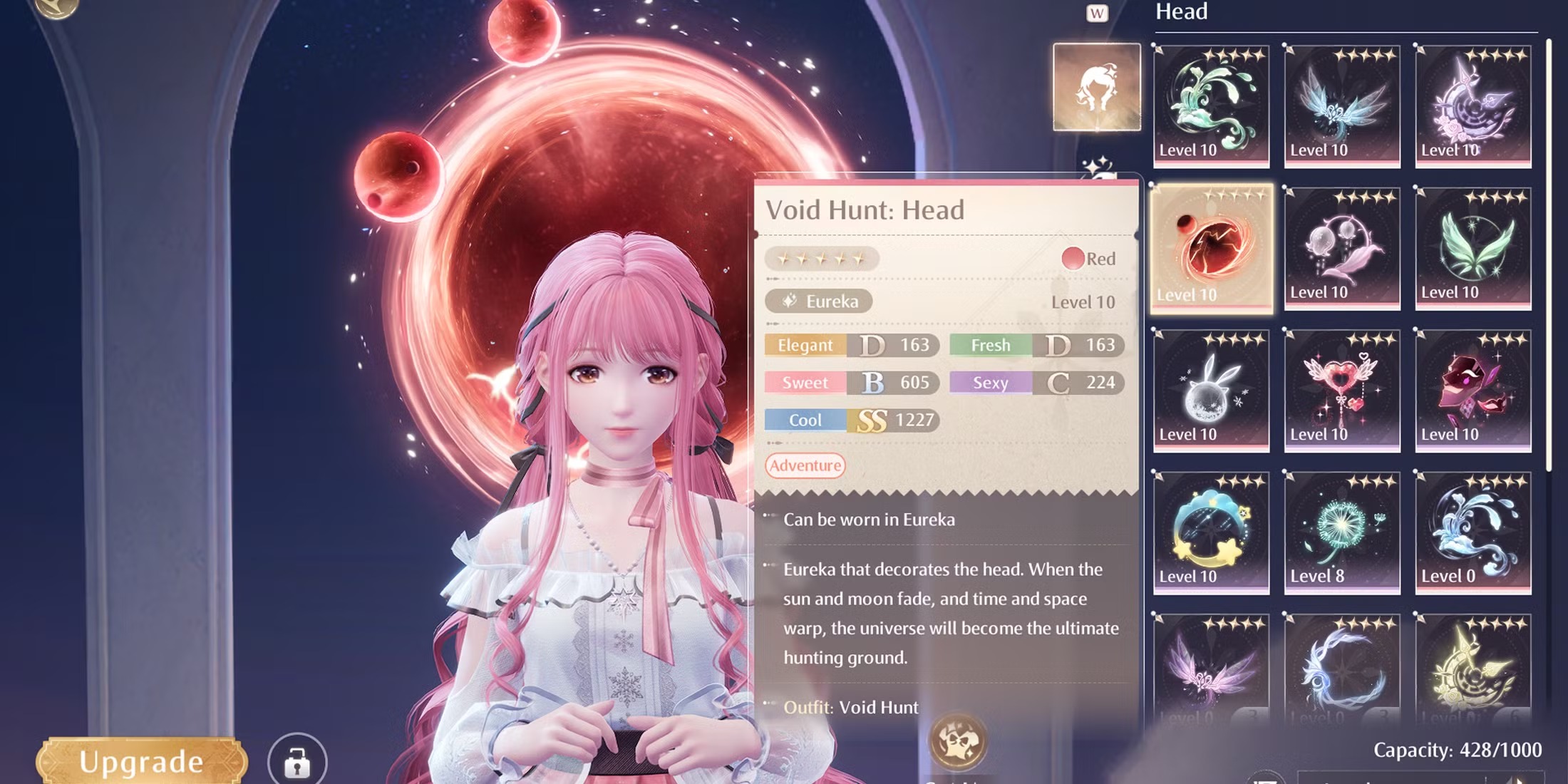
Task: Click the Adventure tag in tooltip
Action: pyautogui.click(x=805, y=465)
